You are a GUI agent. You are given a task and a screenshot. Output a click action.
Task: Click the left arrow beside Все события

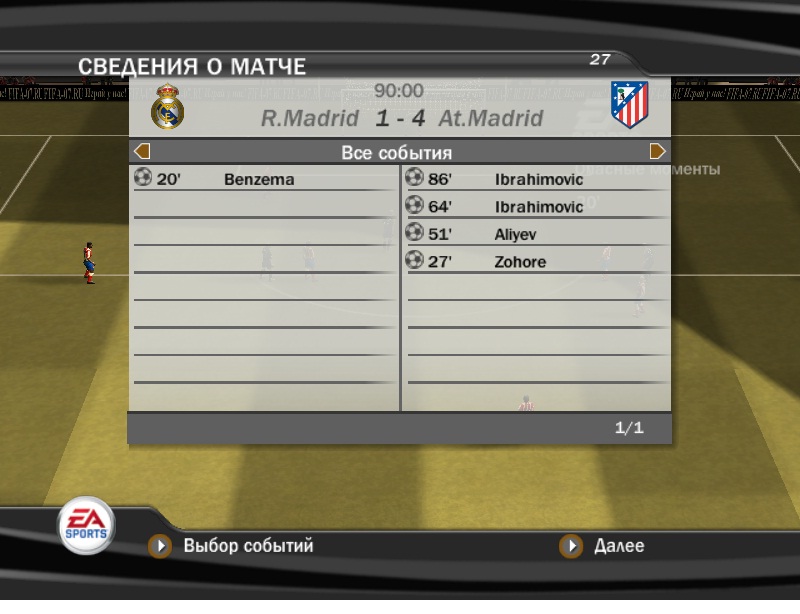[x=142, y=152]
